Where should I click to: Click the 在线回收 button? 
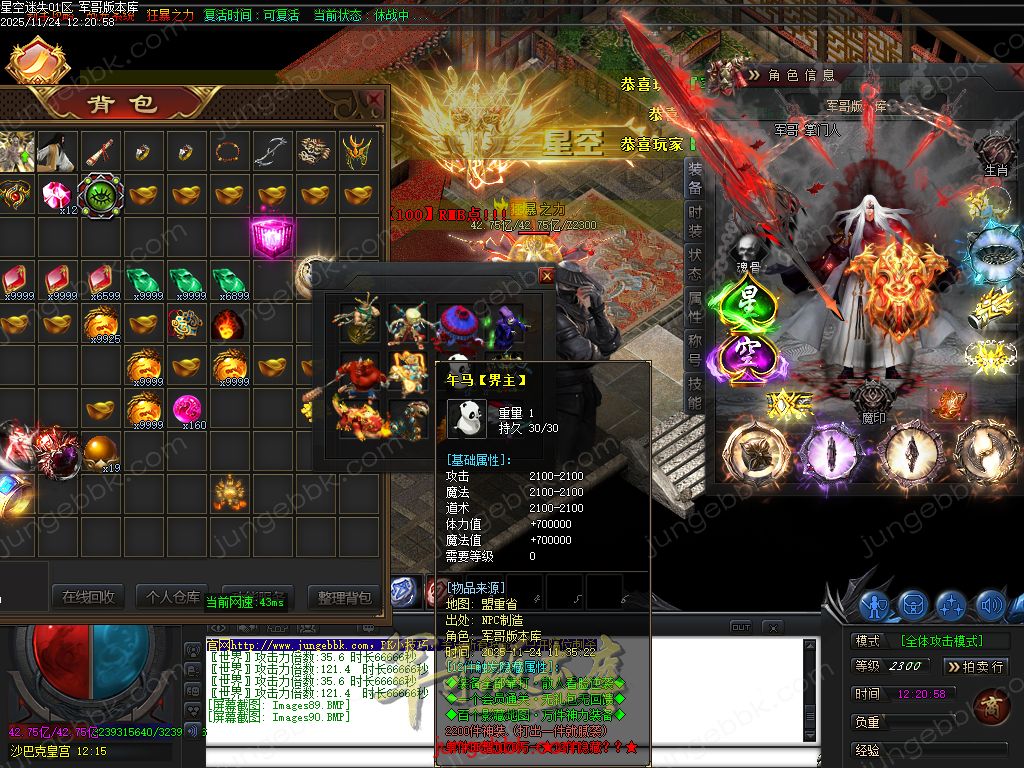click(88, 597)
